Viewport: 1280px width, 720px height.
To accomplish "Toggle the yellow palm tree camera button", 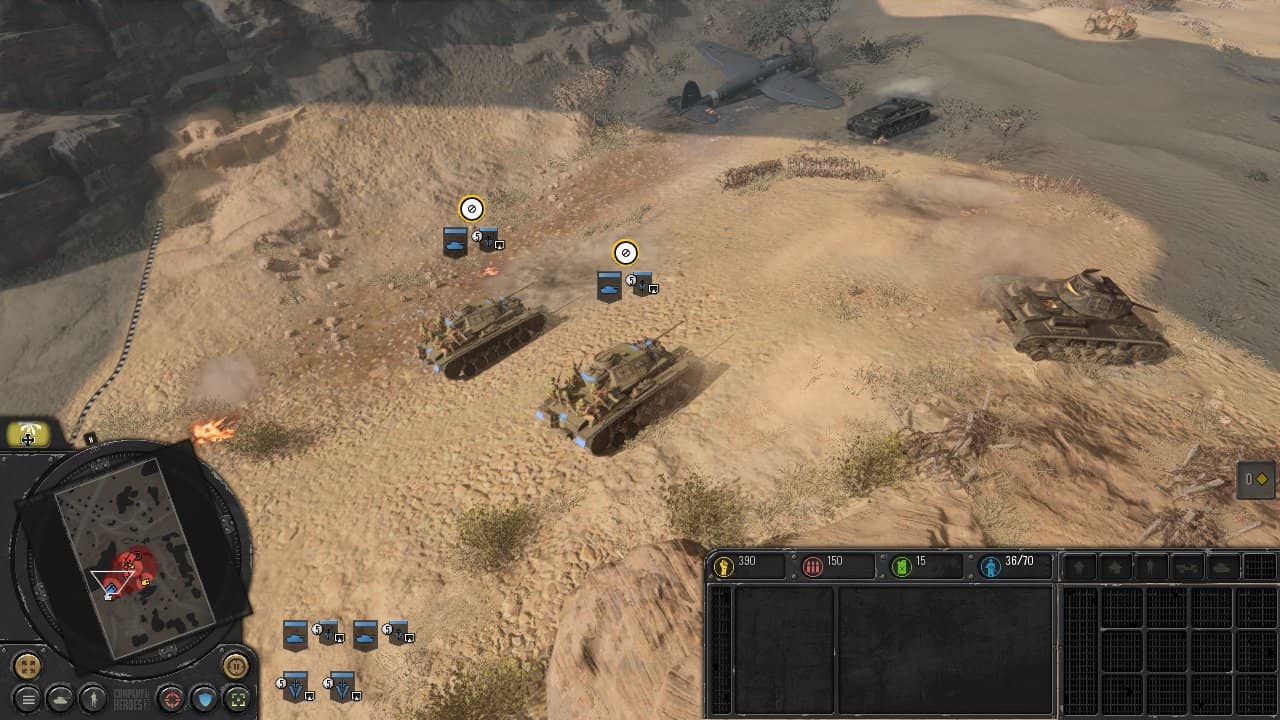I will tap(28, 435).
